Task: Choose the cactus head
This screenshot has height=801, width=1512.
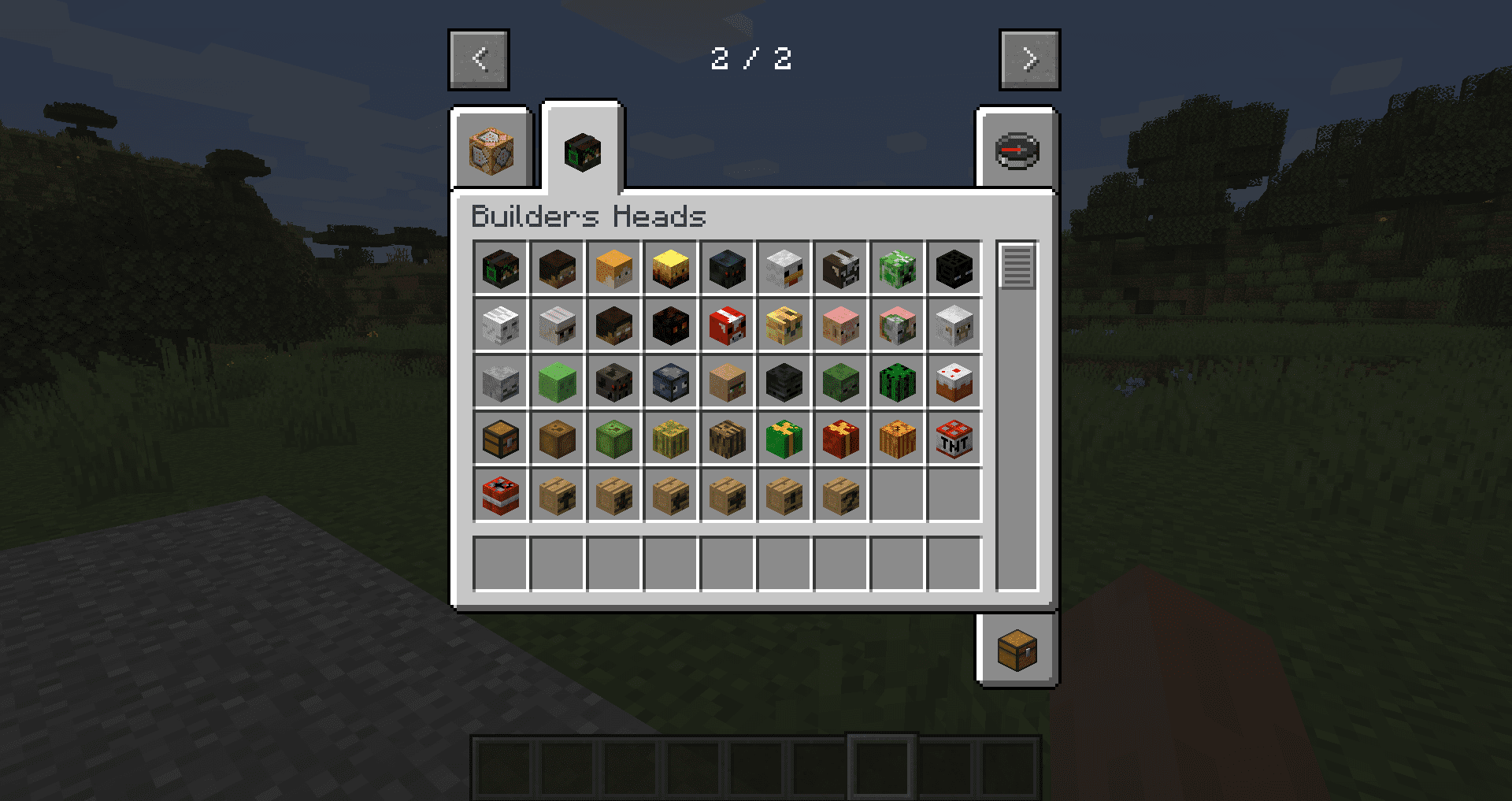Action: coord(898,382)
